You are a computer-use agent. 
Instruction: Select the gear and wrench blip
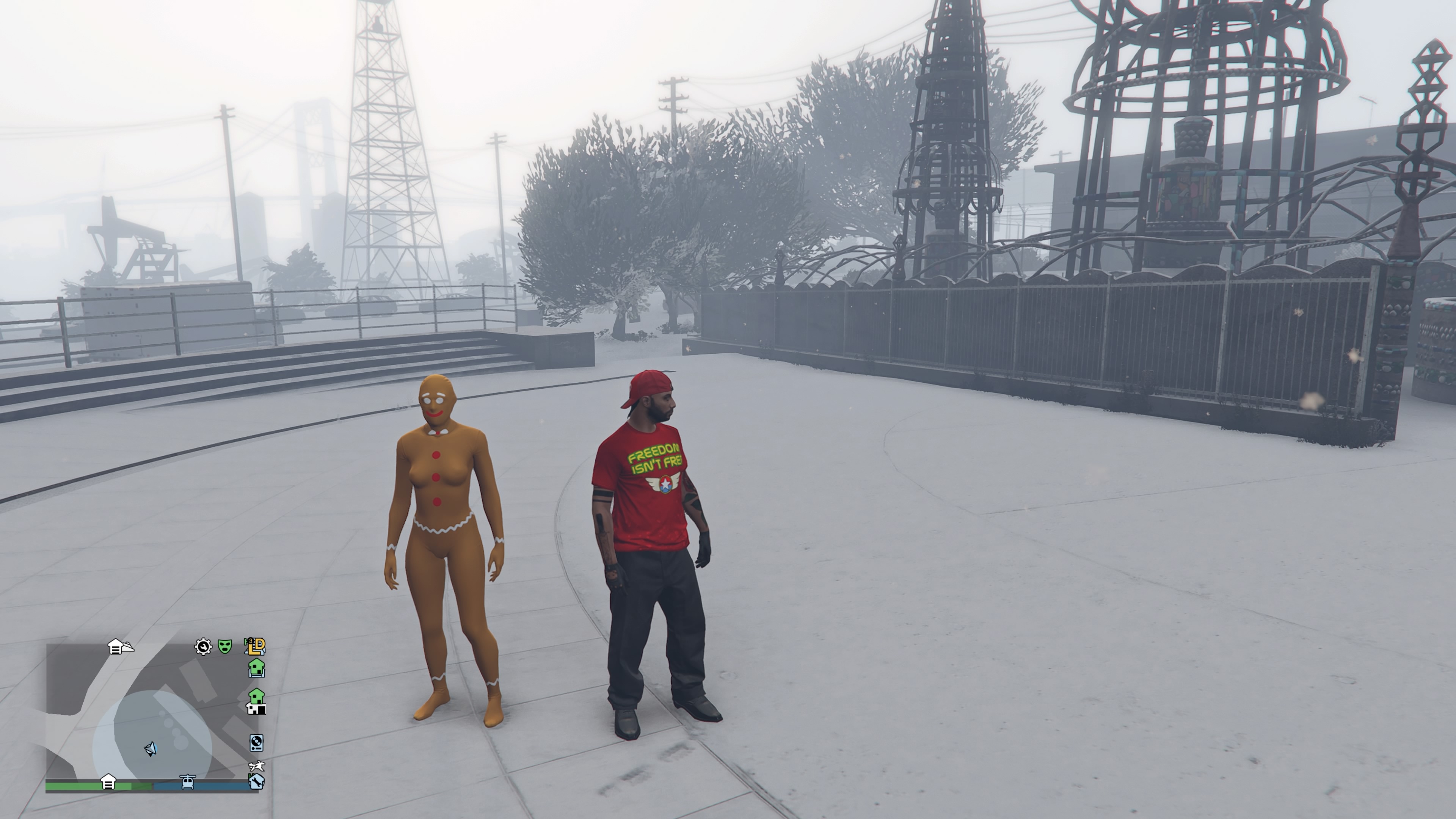click(203, 646)
